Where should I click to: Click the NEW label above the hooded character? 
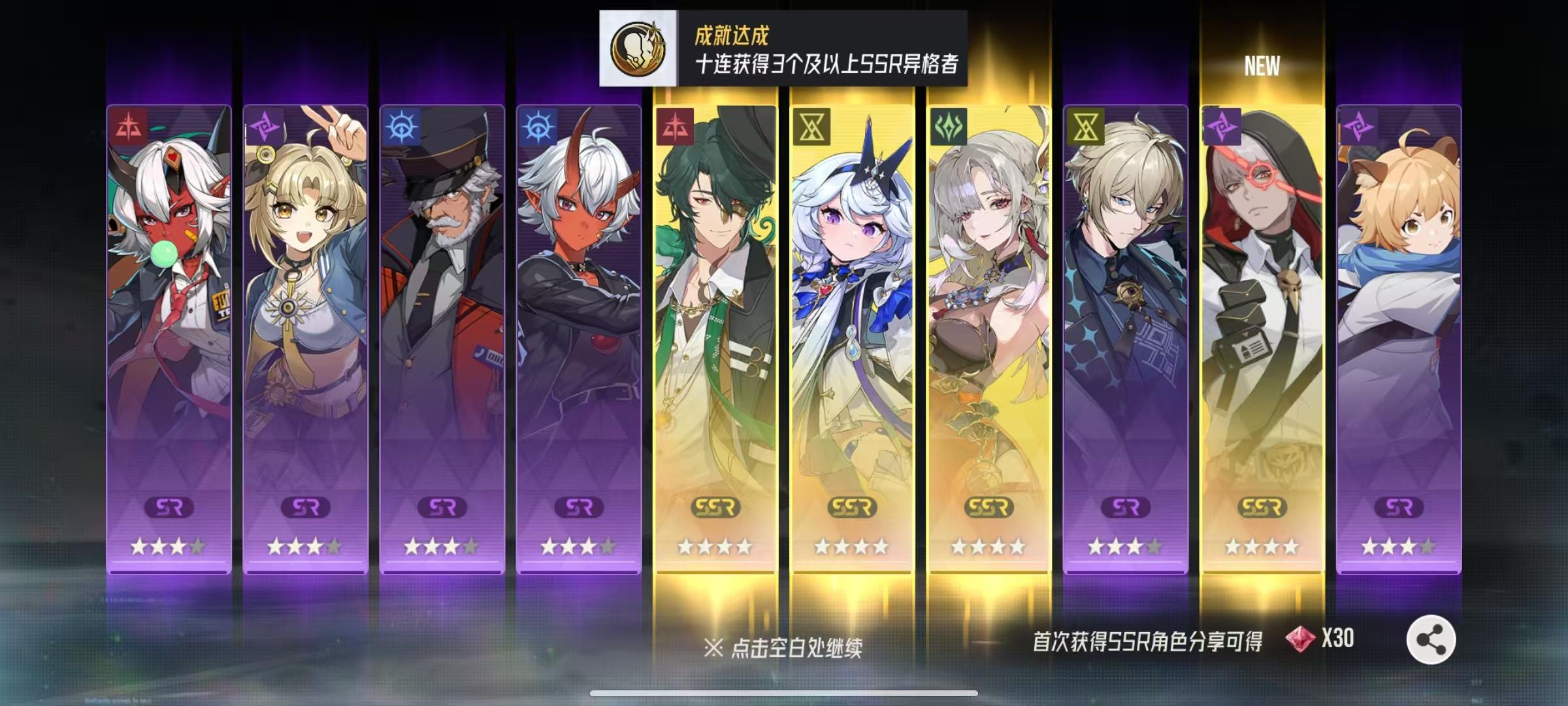click(1262, 65)
